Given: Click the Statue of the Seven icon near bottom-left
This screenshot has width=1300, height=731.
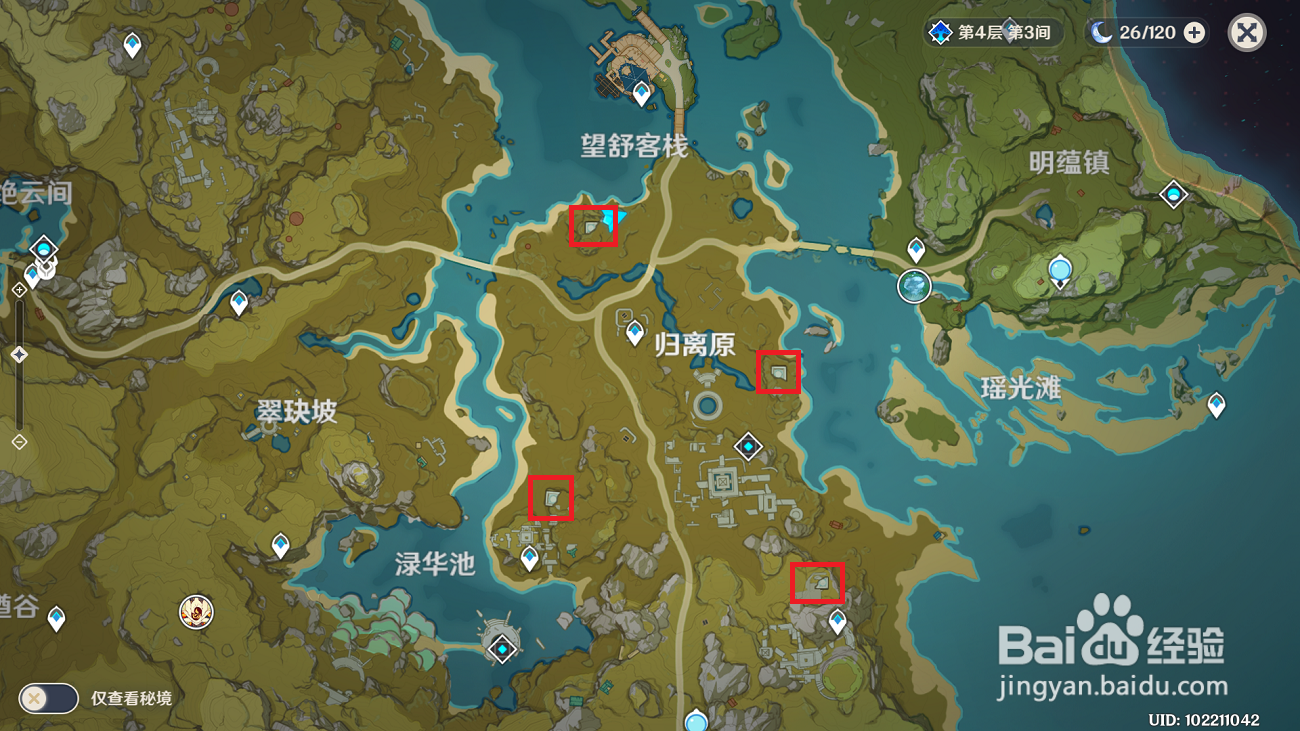Looking at the screenshot, I should tap(197, 614).
